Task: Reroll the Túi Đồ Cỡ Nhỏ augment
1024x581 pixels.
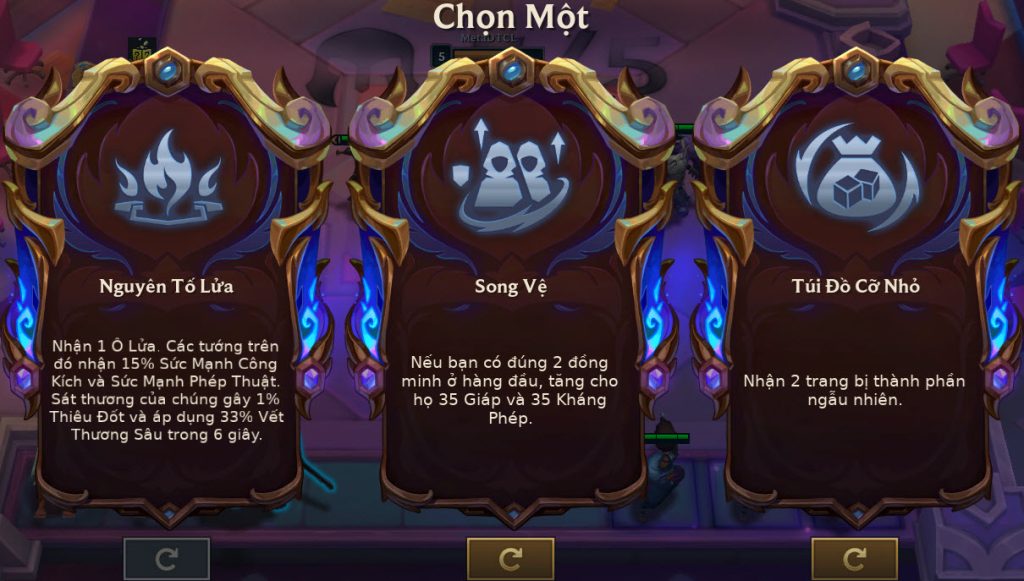Action: pos(855,558)
